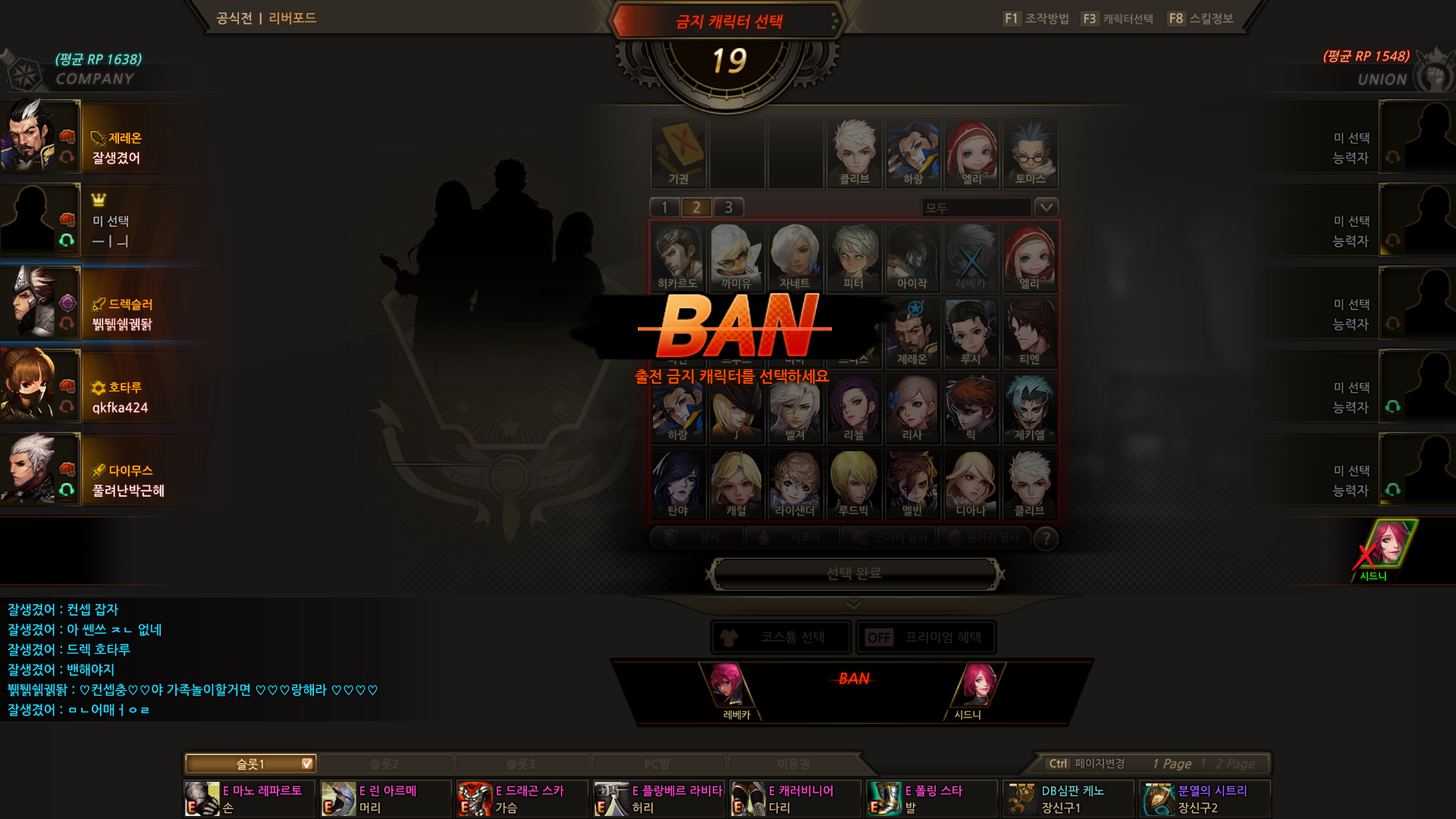Choose 토마스 from the top row
The height and width of the screenshot is (819, 1456).
point(1029,152)
